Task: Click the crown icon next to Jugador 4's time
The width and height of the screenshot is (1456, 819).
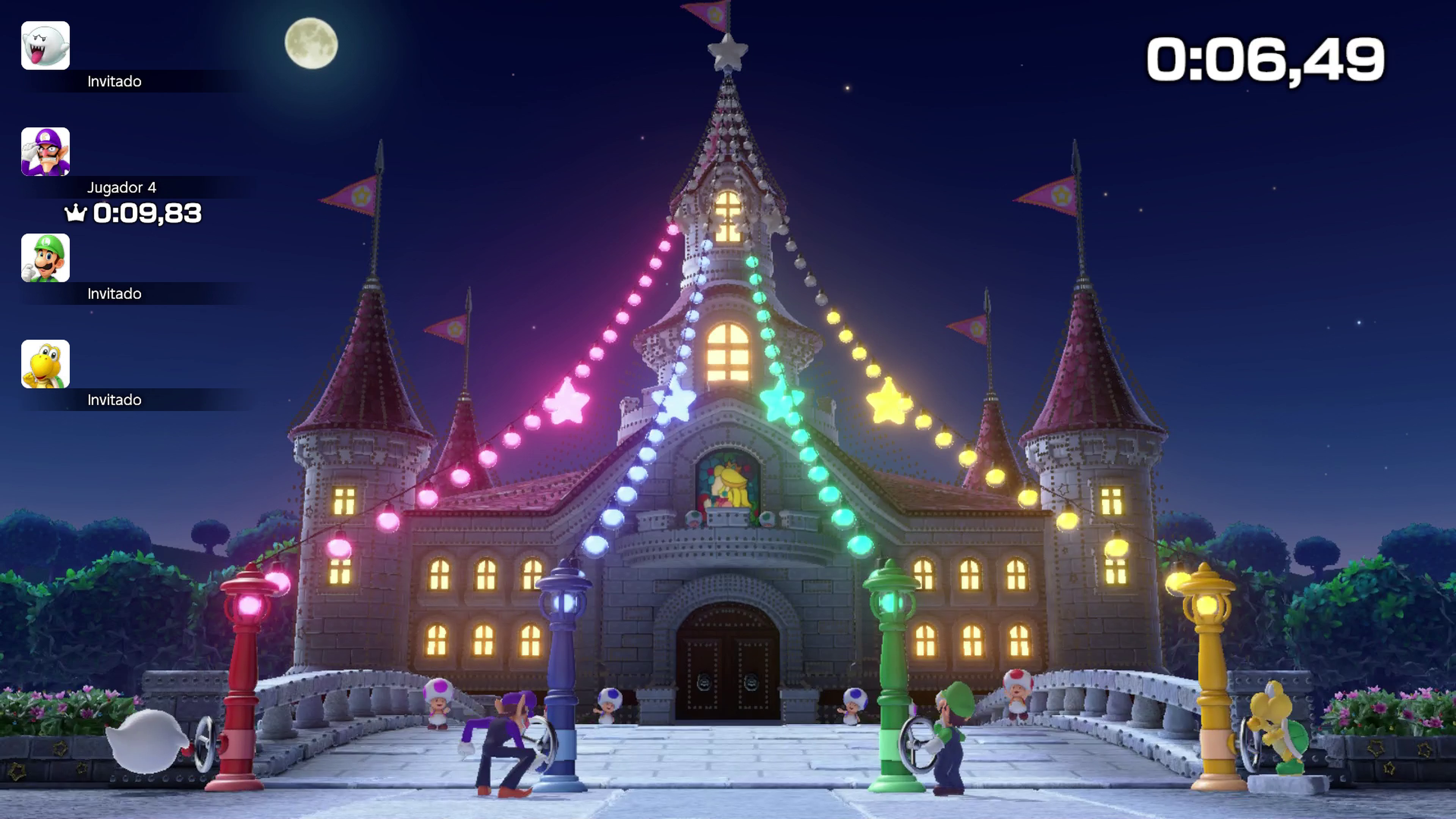Action: [x=75, y=213]
